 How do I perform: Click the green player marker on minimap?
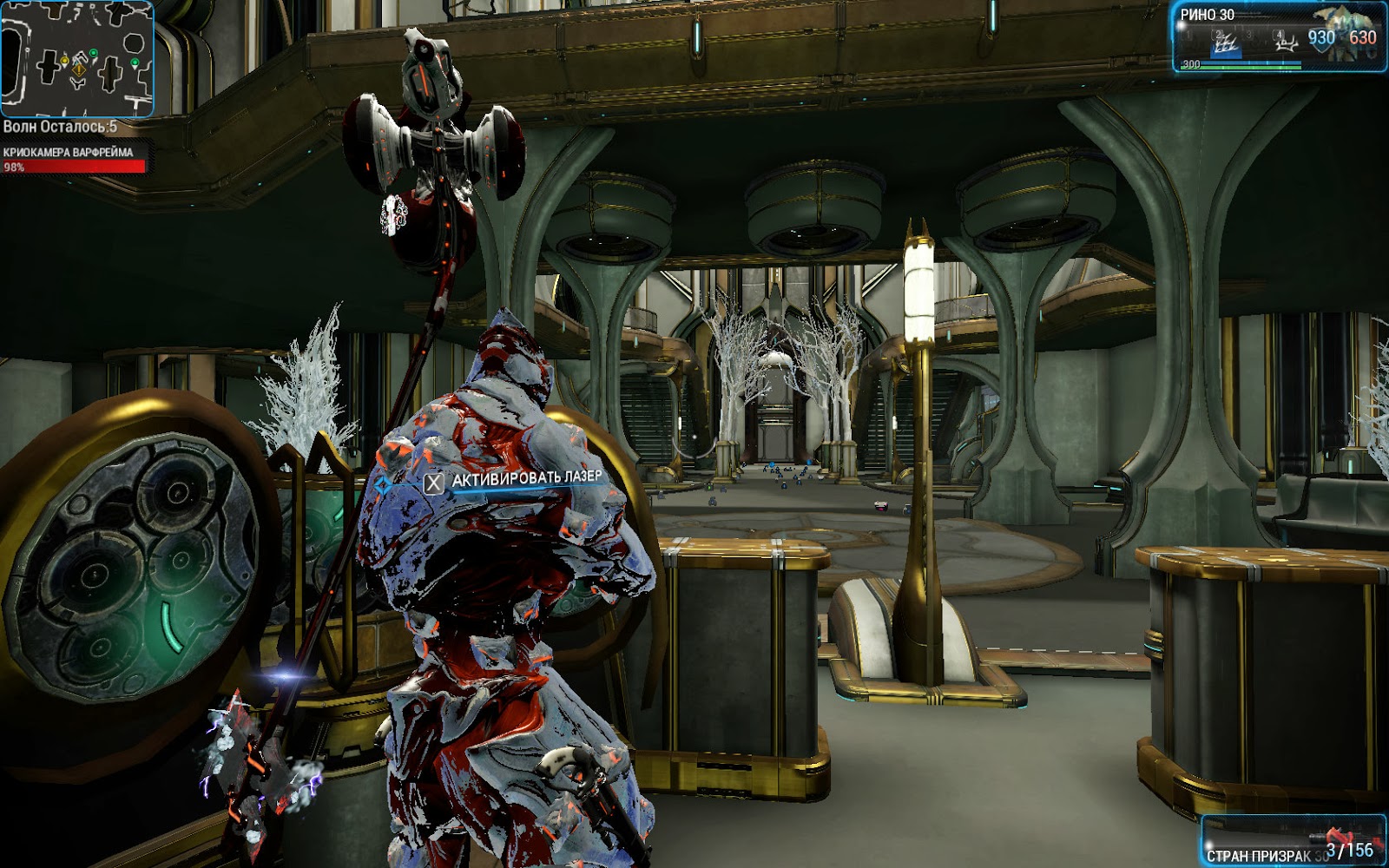click(x=94, y=53)
